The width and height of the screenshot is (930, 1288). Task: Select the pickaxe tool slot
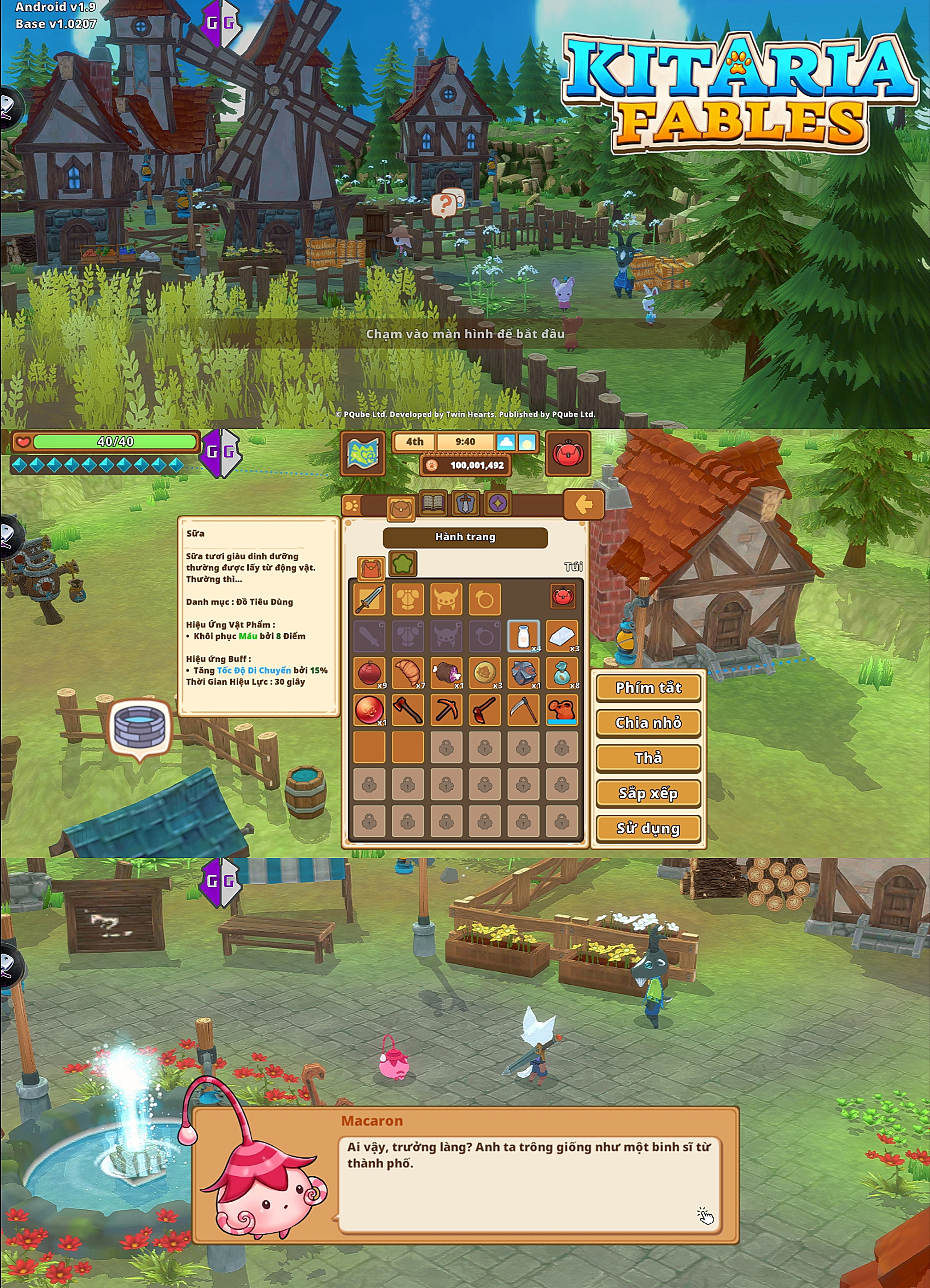point(446,709)
